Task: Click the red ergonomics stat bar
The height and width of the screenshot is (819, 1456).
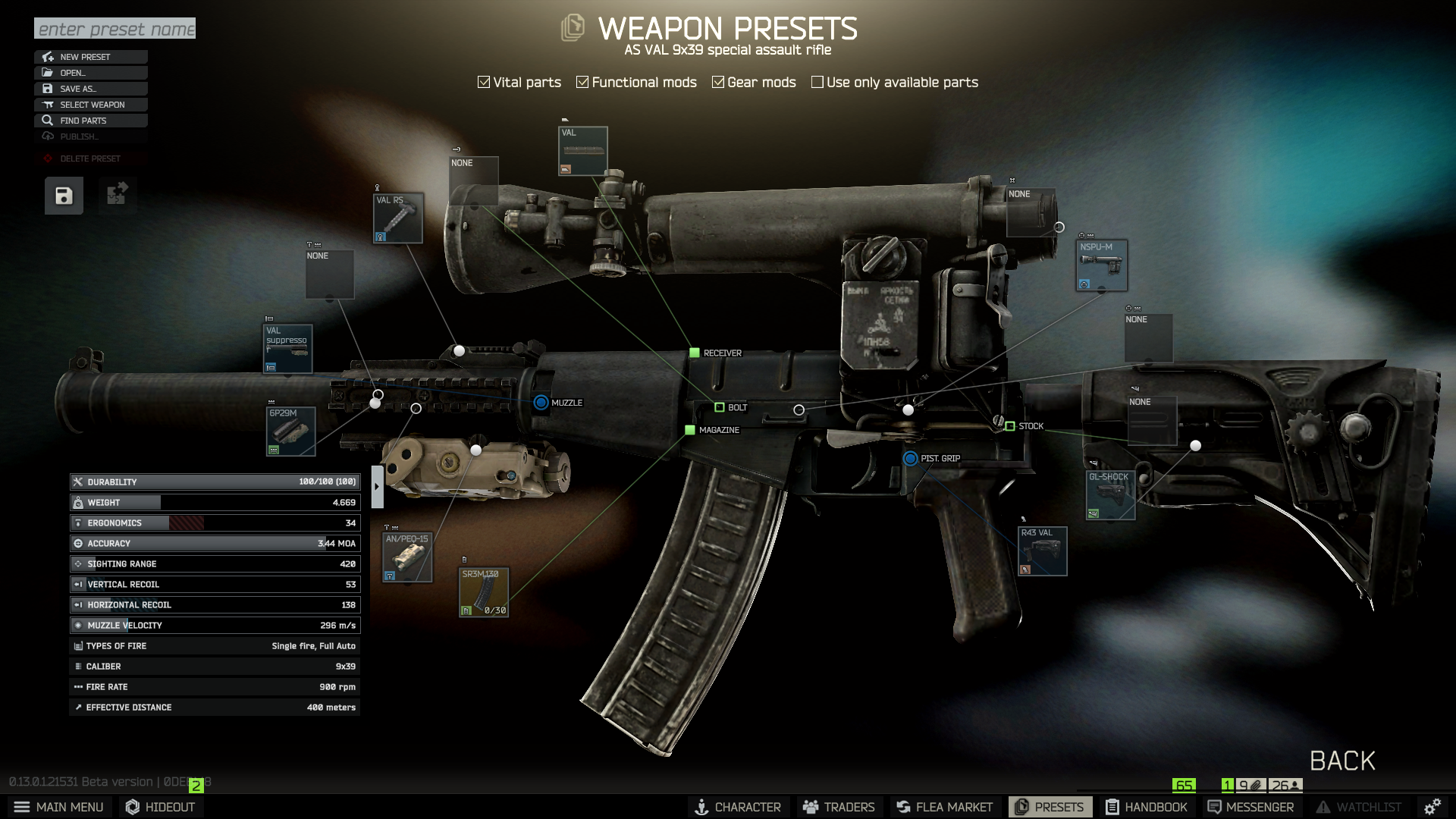Action: tap(187, 522)
